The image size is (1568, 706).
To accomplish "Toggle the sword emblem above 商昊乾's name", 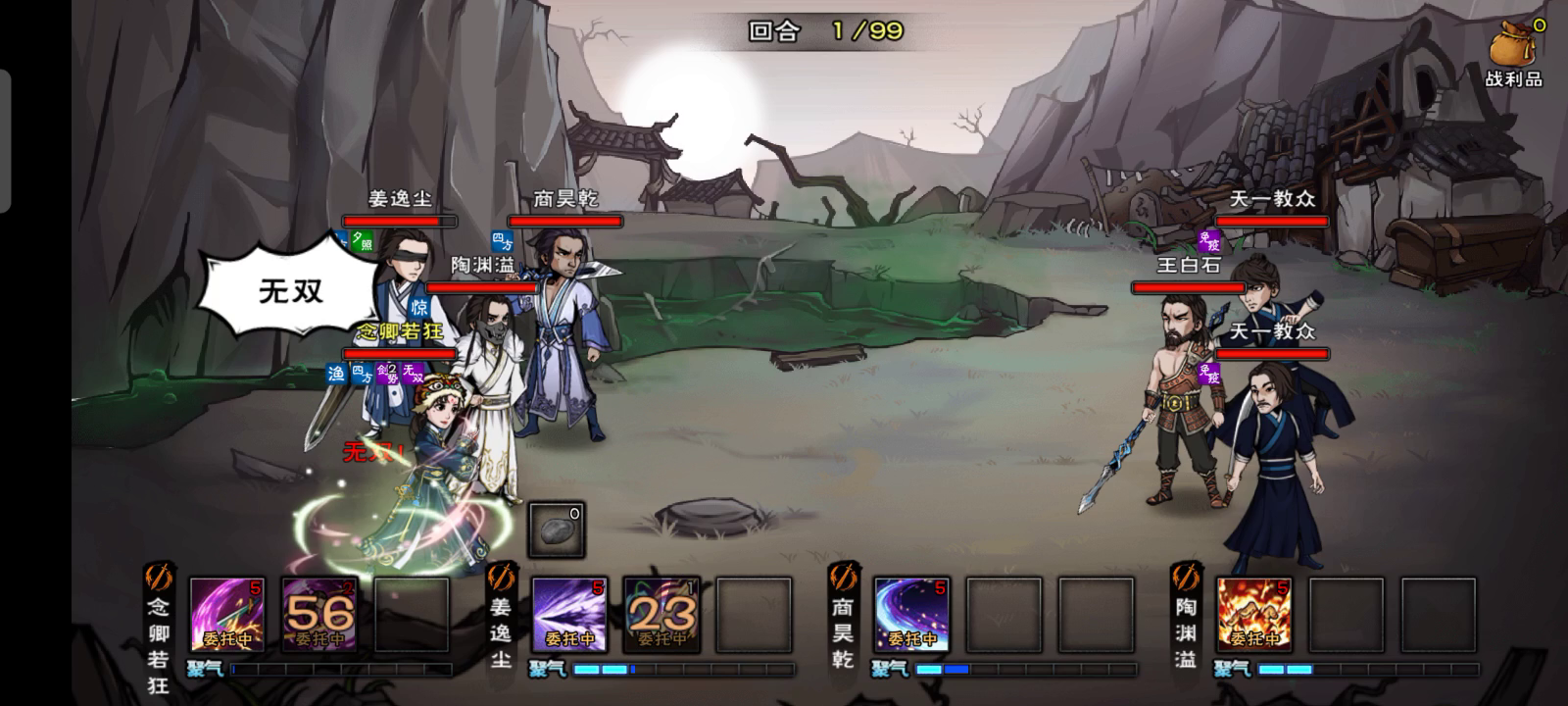I will [843, 576].
